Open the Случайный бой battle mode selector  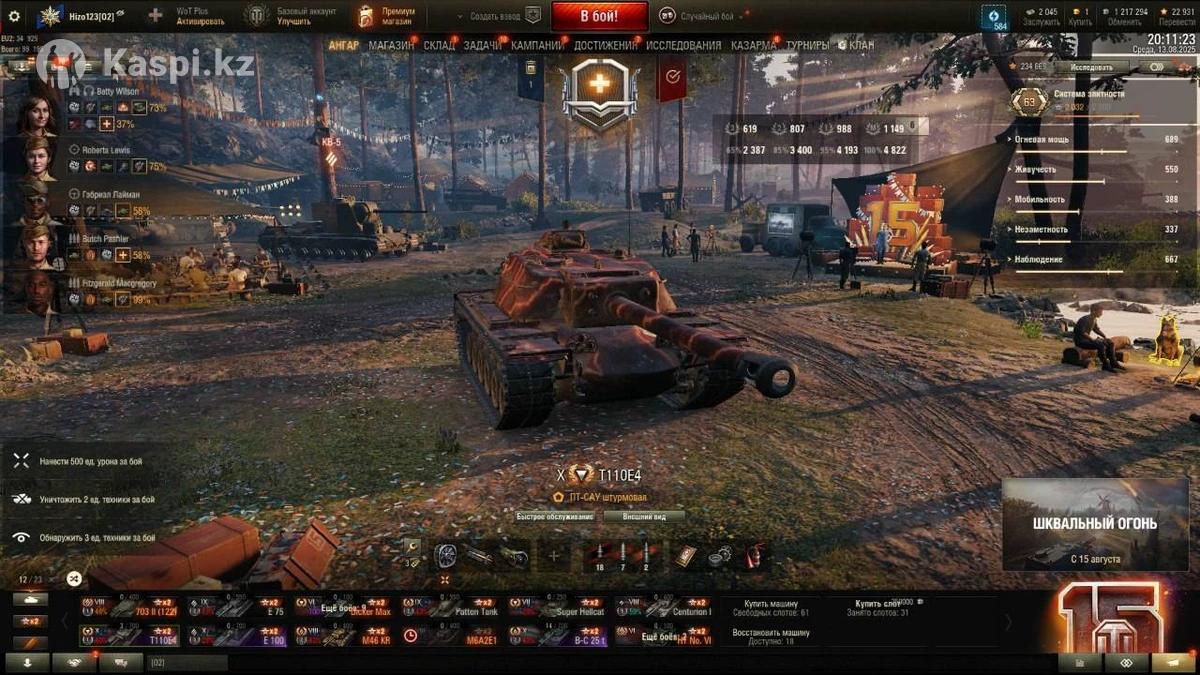coord(706,17)
